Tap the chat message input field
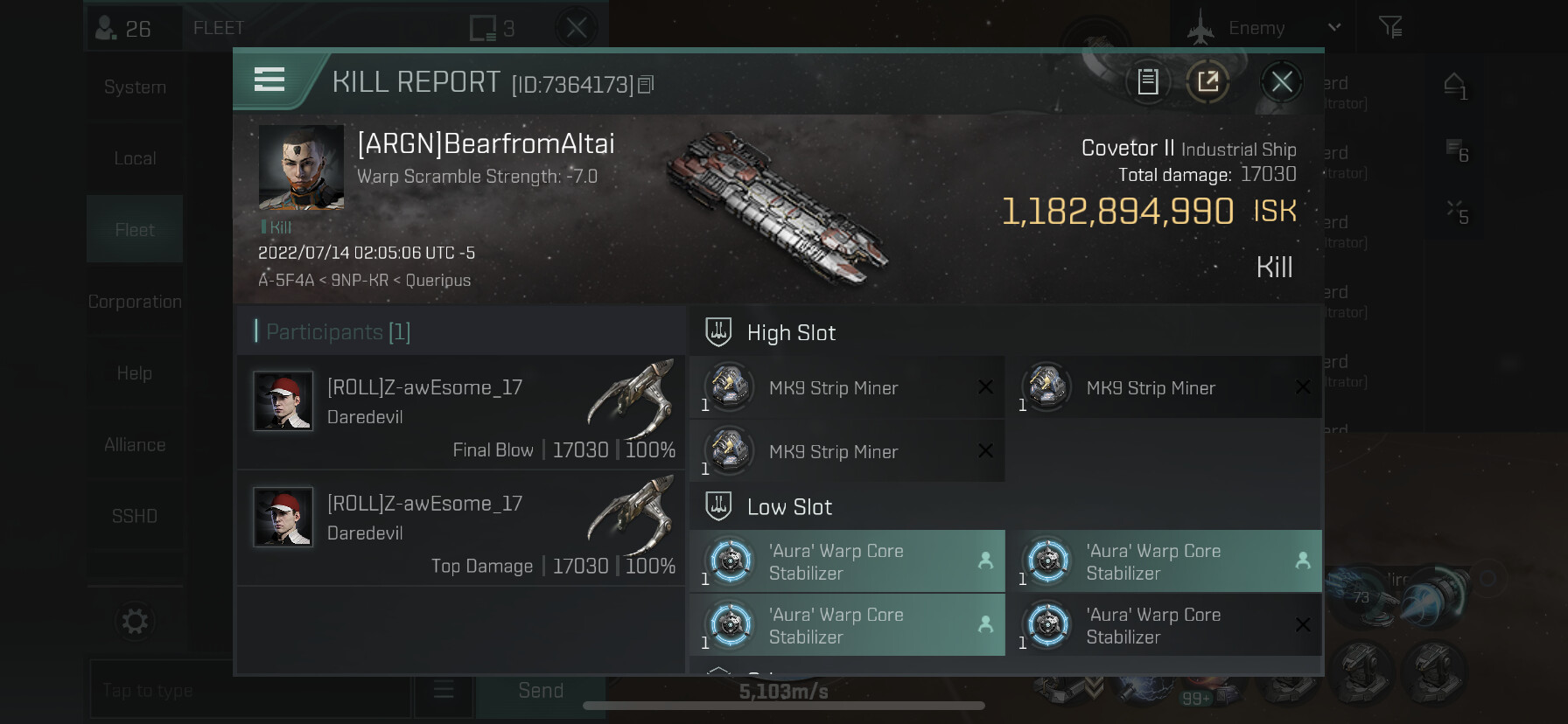 click(x=249, y=691)
